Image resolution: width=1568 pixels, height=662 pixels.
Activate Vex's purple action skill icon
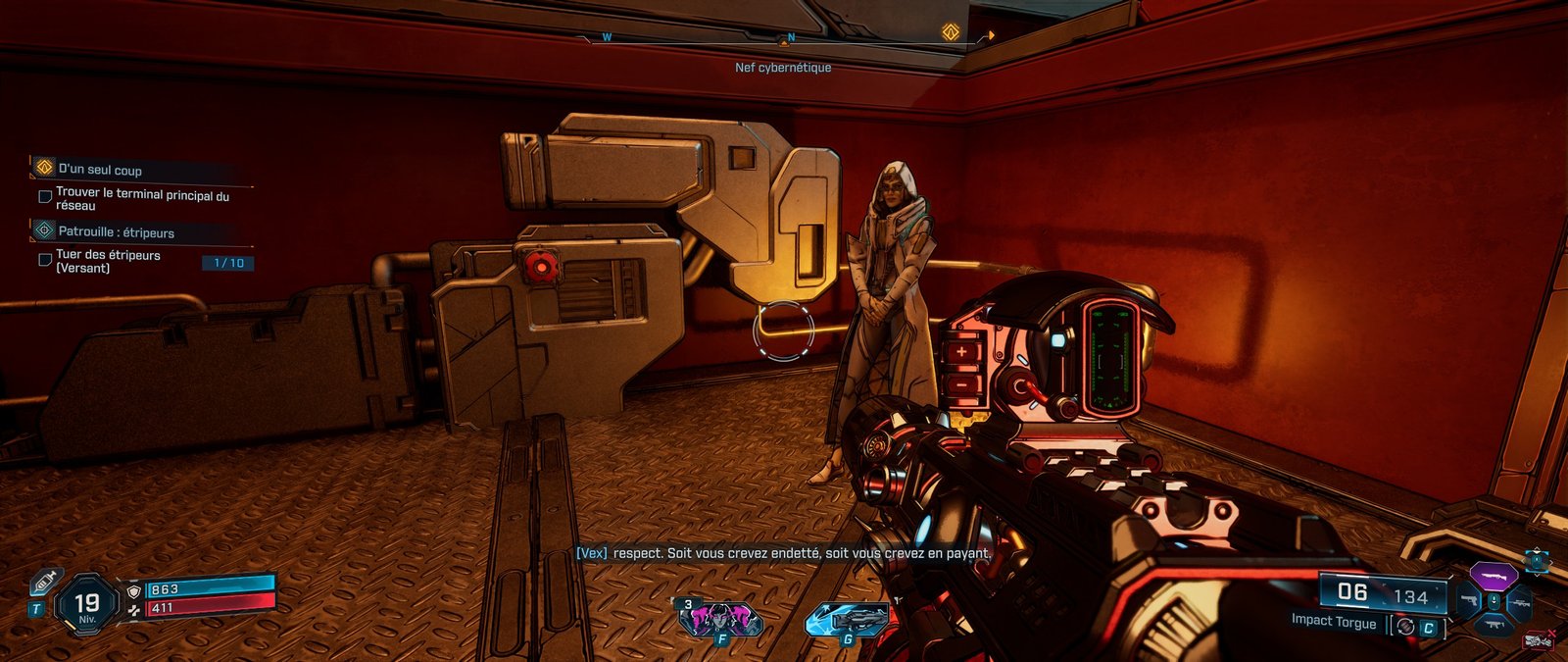(x=720, y=619)
